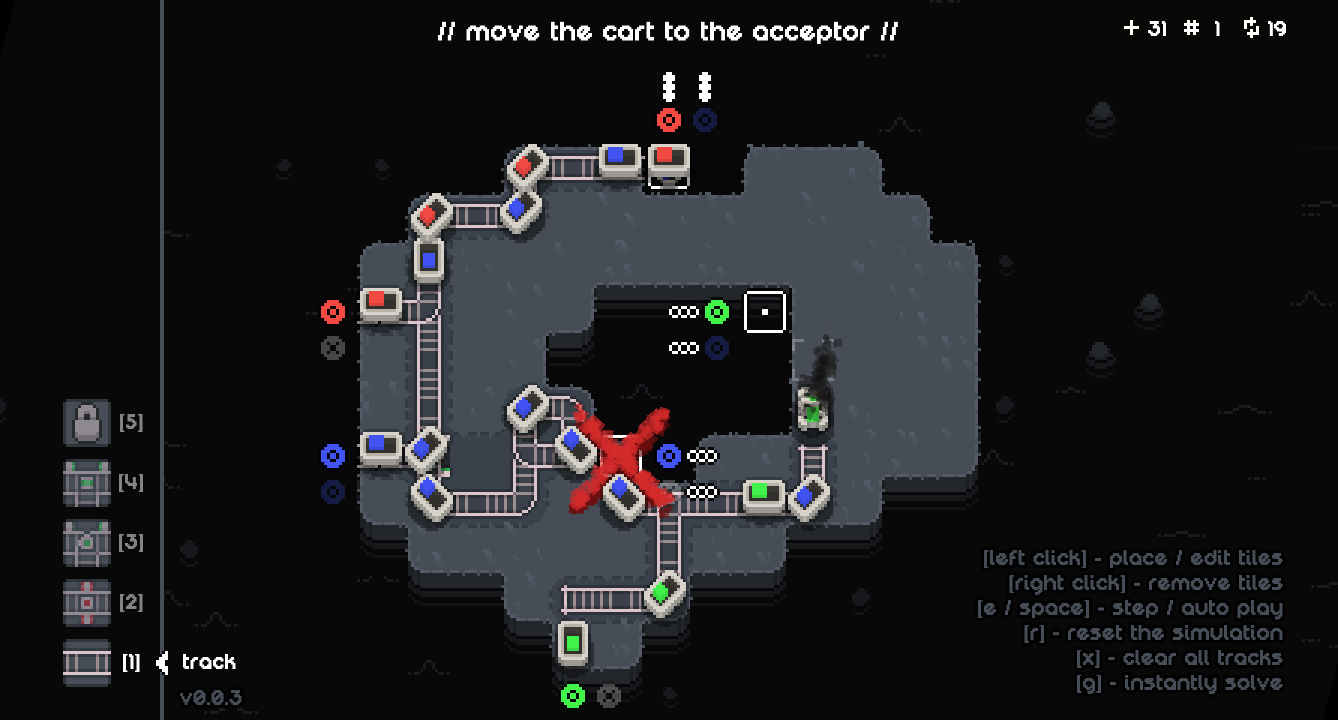Viewport: 1338px width, 720px height.
Task: Click the +31 counter in the top bar
Action: click(1146, 28)
